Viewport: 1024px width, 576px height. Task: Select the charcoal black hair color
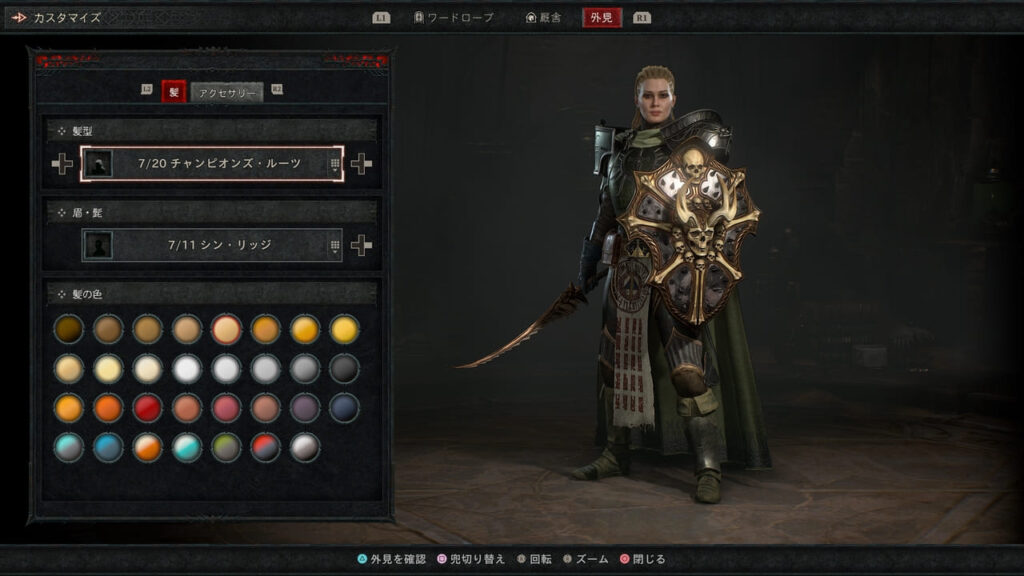(344, 369)
